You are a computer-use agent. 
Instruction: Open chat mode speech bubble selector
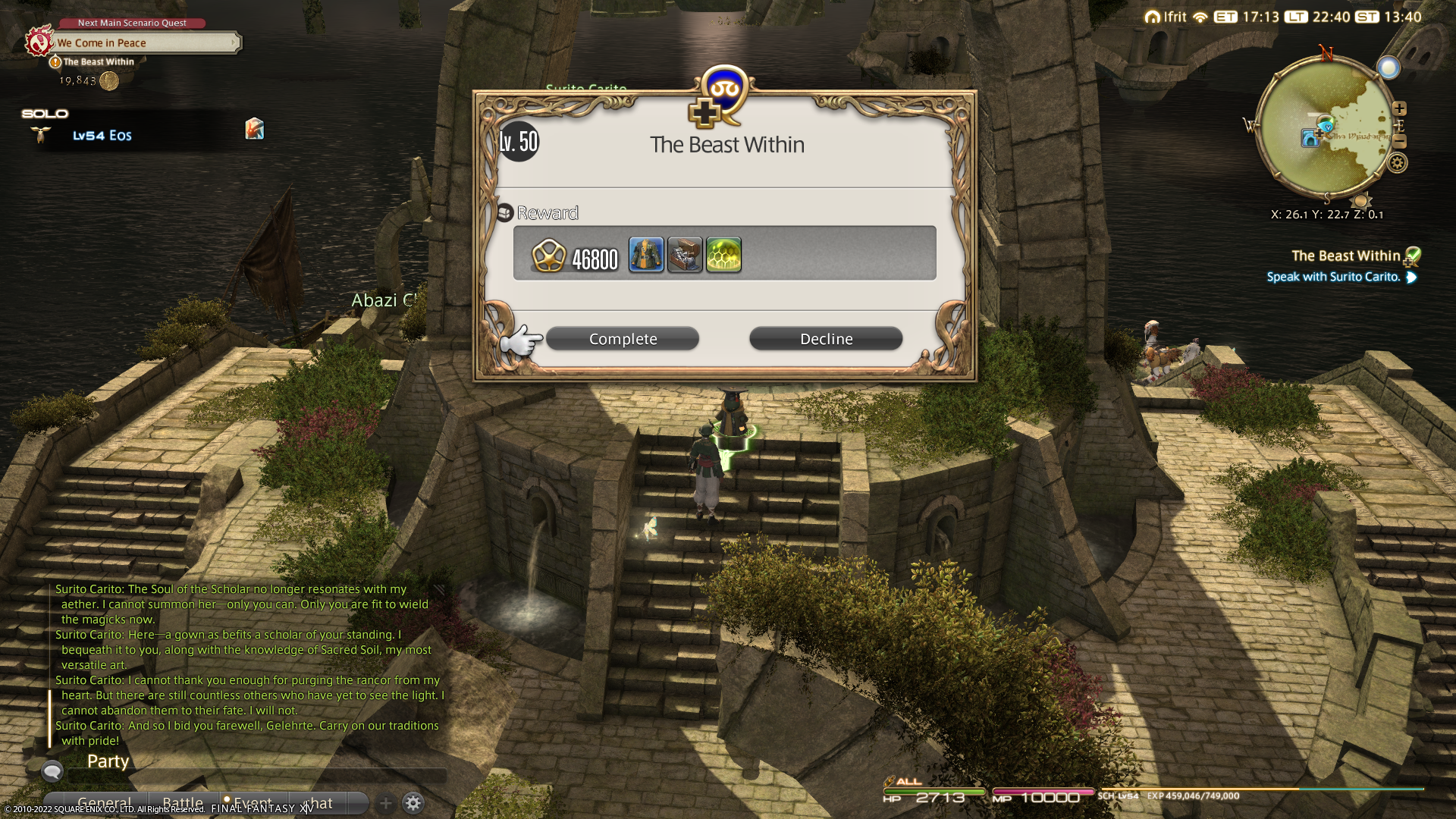tap(52, 772)
